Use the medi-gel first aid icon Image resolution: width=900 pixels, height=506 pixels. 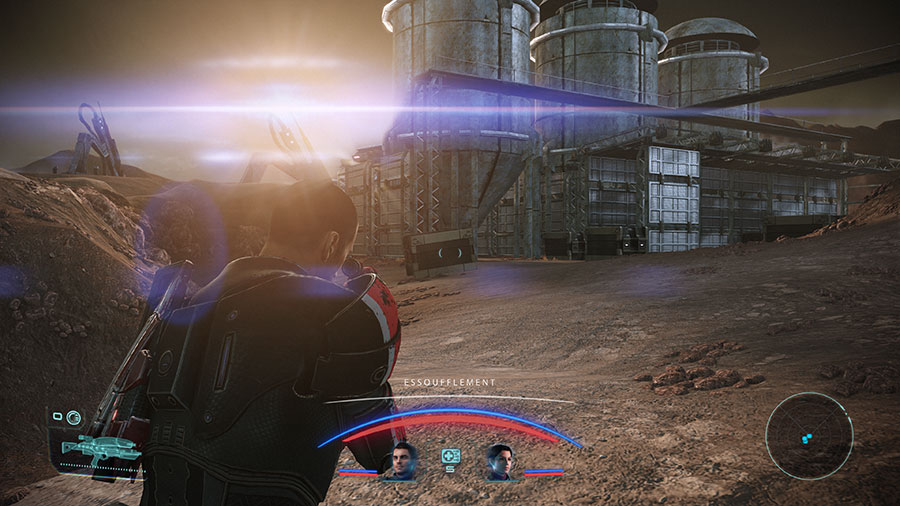(x=450, y=456)
